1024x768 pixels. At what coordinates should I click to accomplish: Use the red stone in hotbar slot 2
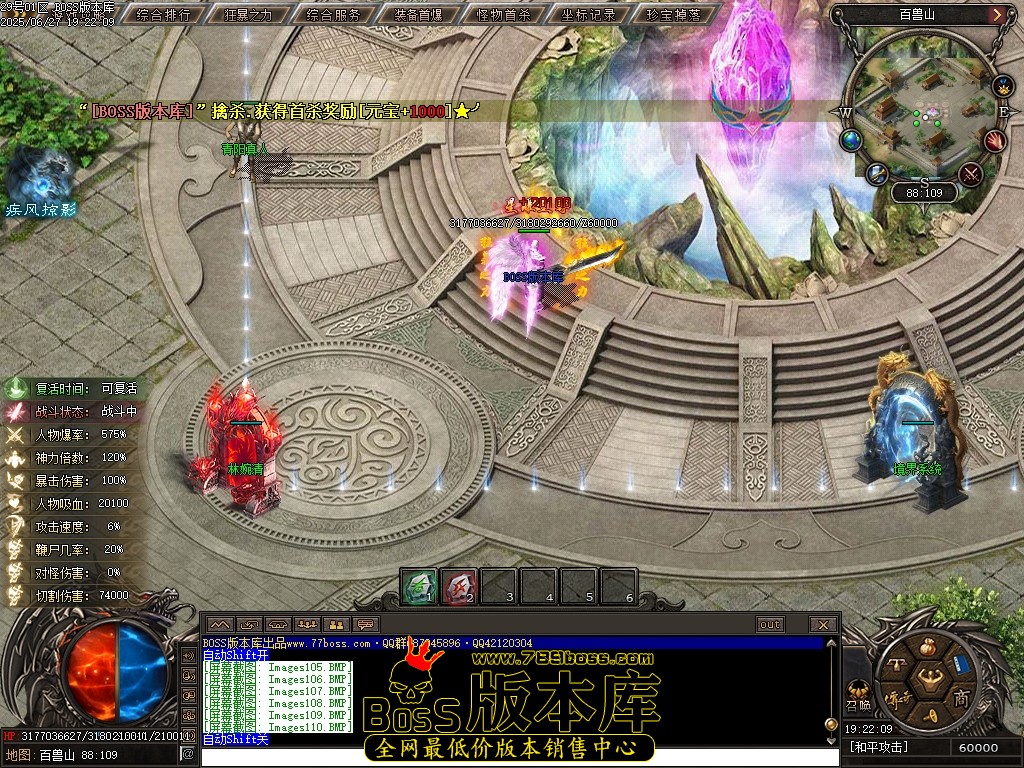[x=459, y=586]
